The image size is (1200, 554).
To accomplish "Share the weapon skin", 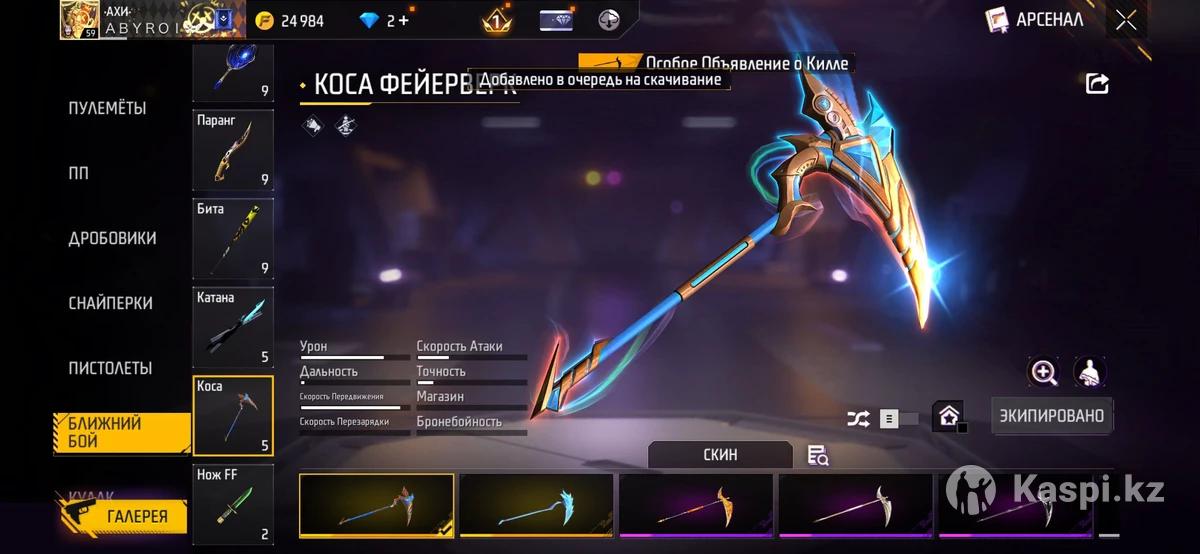I will 1097,84.
